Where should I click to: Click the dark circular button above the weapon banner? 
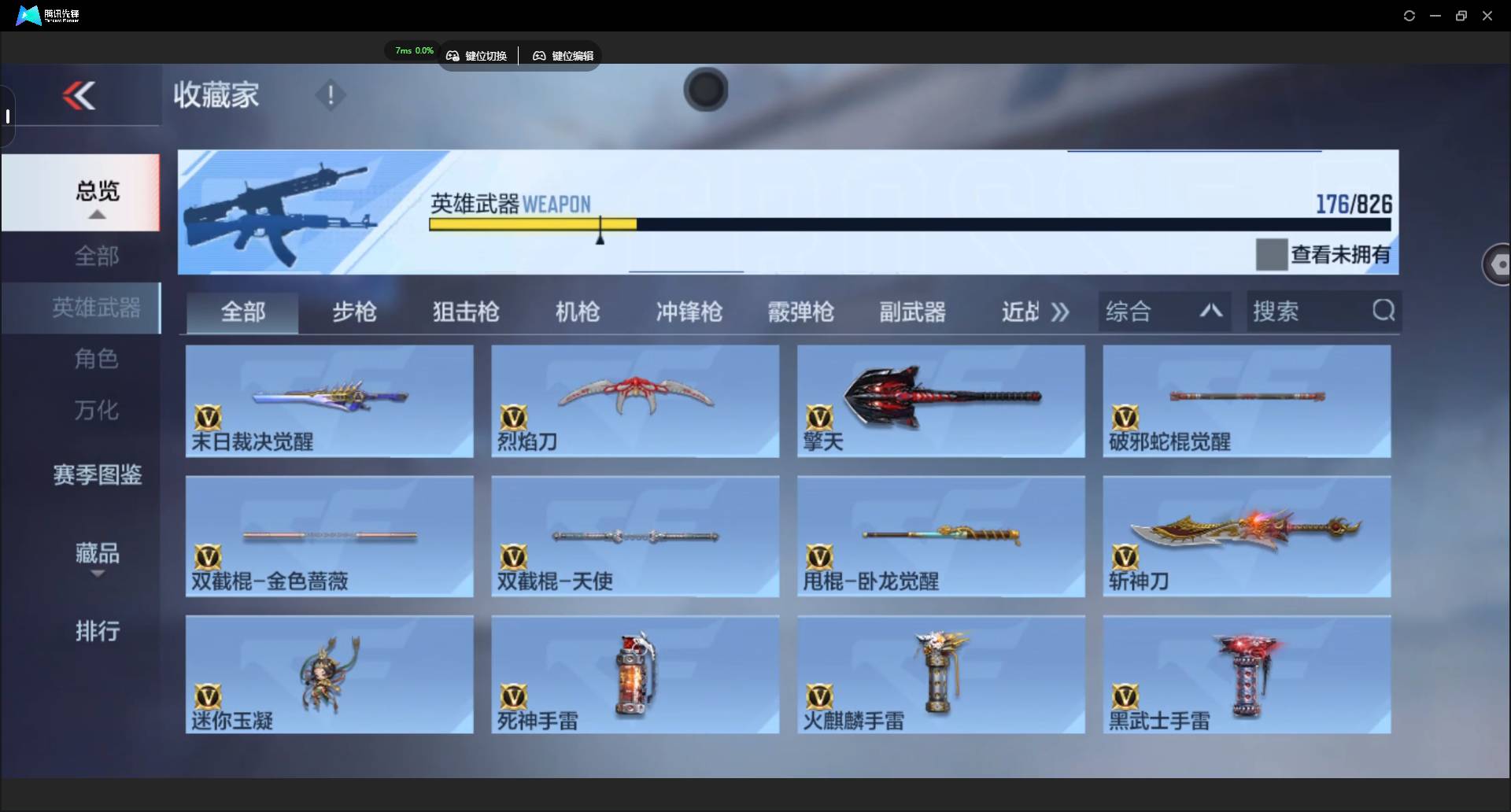[x=705, y=90]
